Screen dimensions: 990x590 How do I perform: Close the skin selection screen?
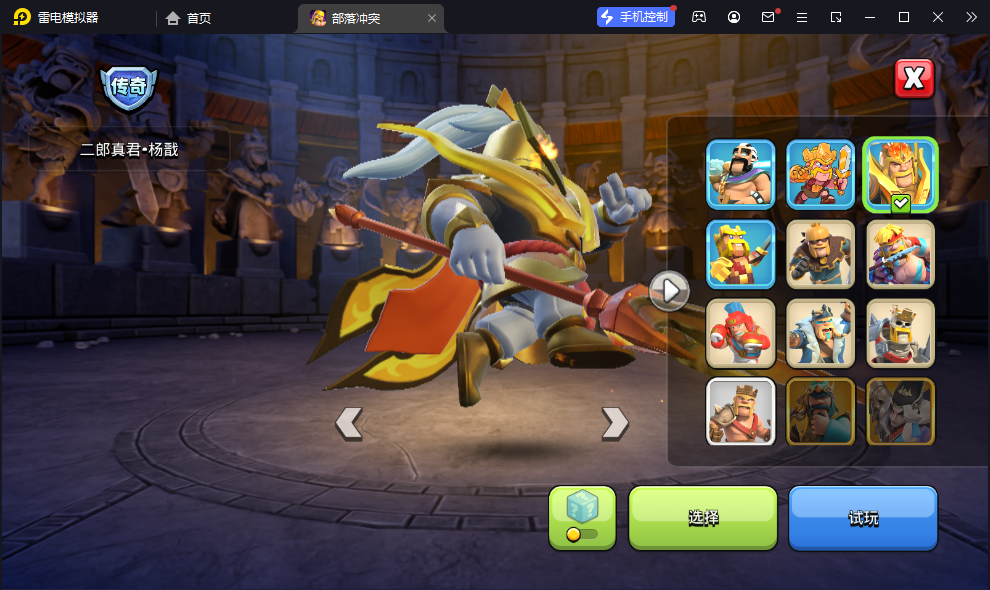pos(913,78)
